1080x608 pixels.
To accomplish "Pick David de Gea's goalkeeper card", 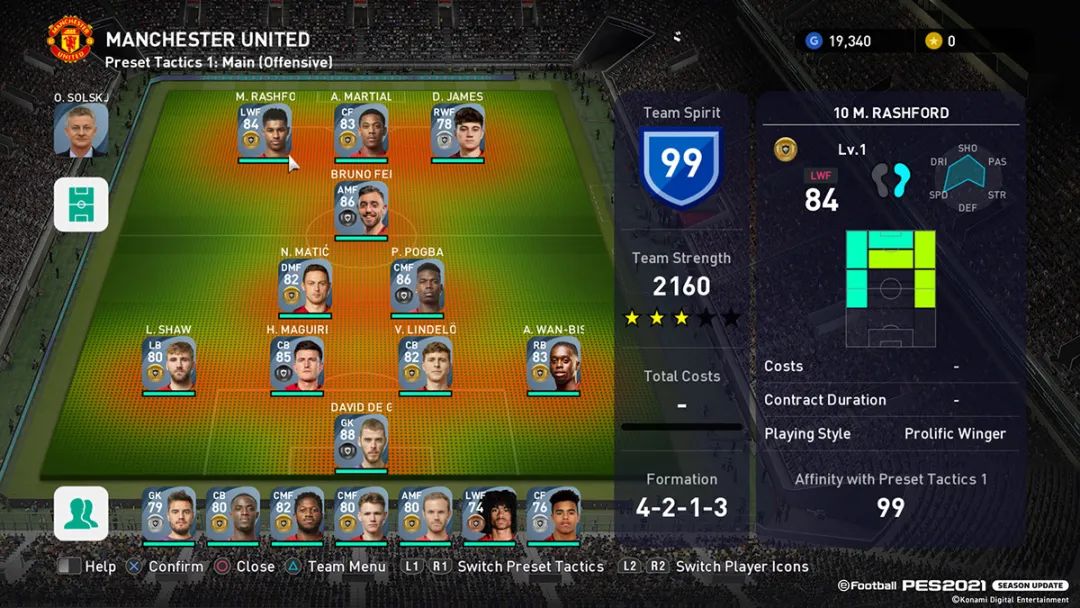I will pos(361,442).
